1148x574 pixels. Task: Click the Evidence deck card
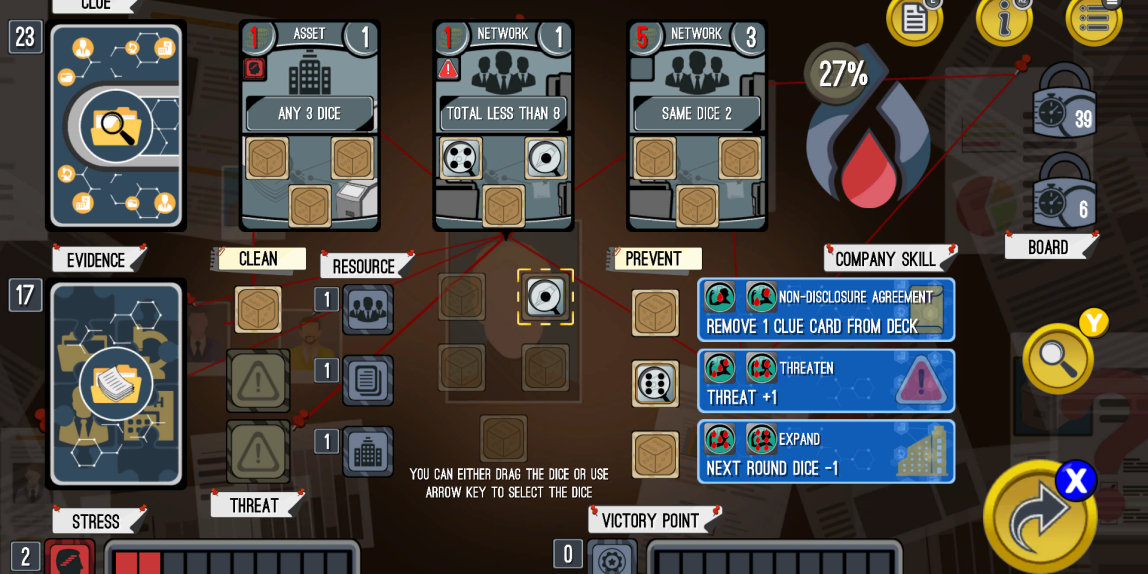click(116, 383)
